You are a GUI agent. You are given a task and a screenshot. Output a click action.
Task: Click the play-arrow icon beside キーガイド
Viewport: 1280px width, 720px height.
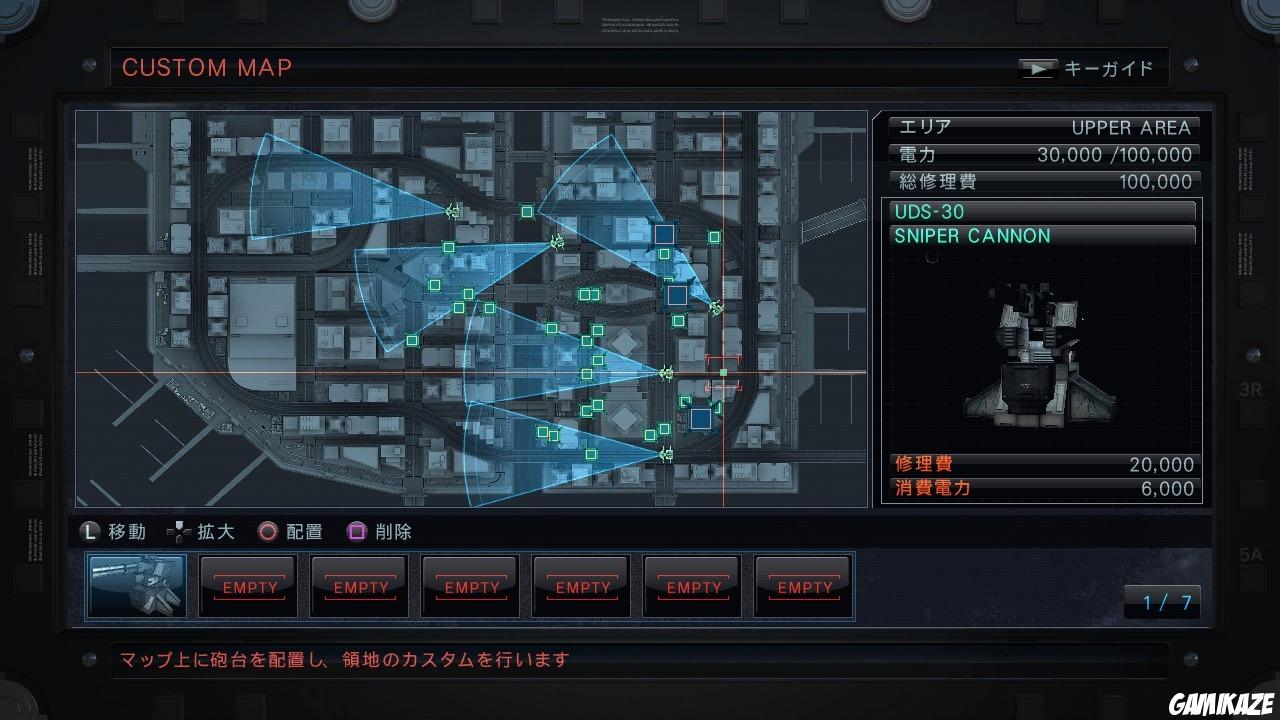[1038, 68]
